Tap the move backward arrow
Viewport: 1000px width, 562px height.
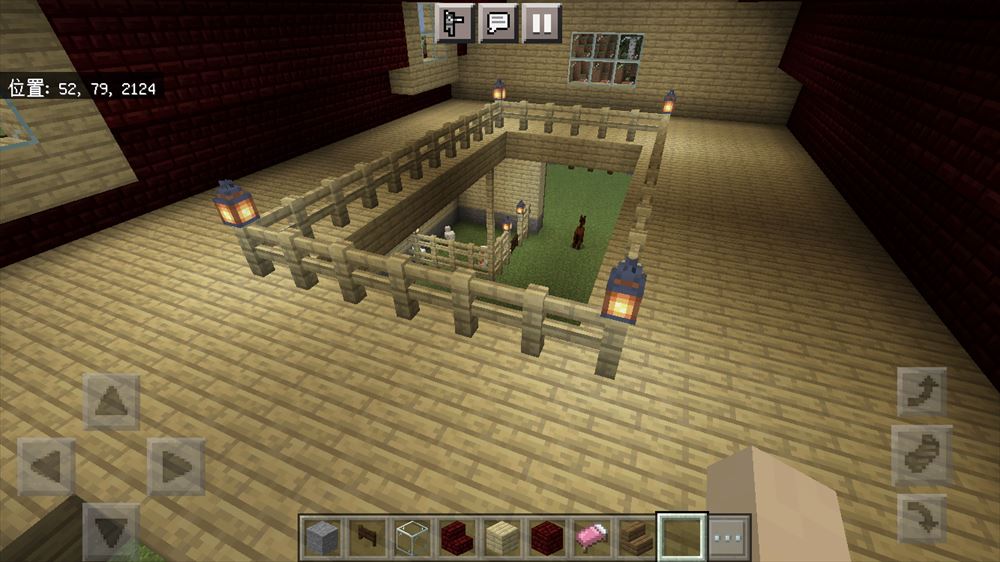[111, 528]
